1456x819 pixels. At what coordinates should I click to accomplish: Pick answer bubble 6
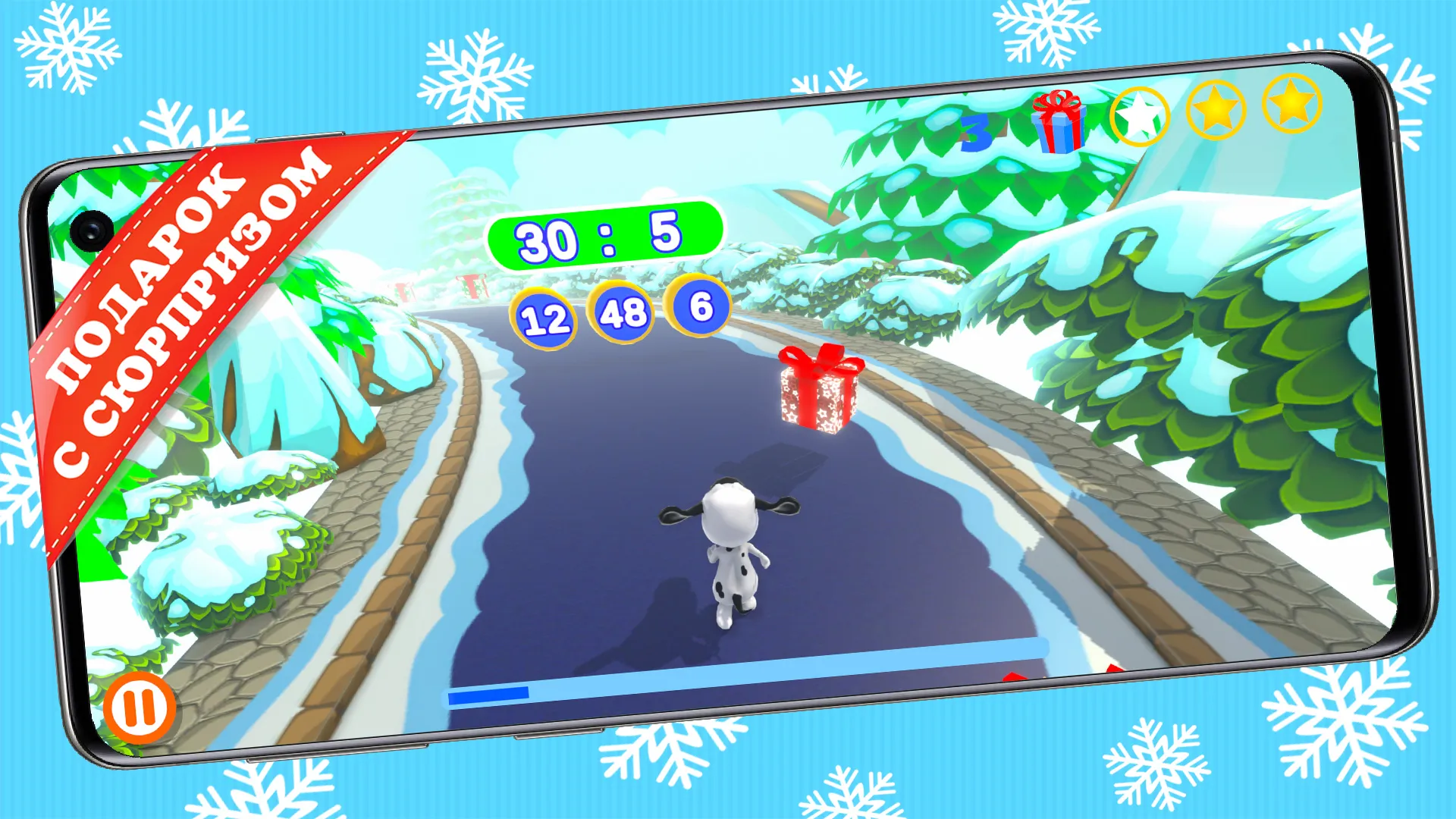point(699,306)
